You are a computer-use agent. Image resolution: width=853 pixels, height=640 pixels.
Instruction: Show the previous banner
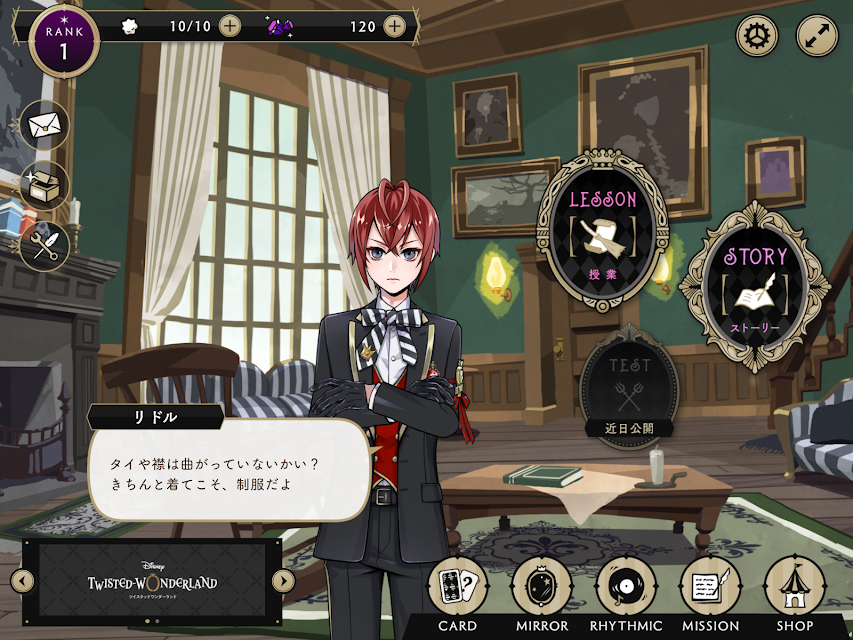pos(20,581)
